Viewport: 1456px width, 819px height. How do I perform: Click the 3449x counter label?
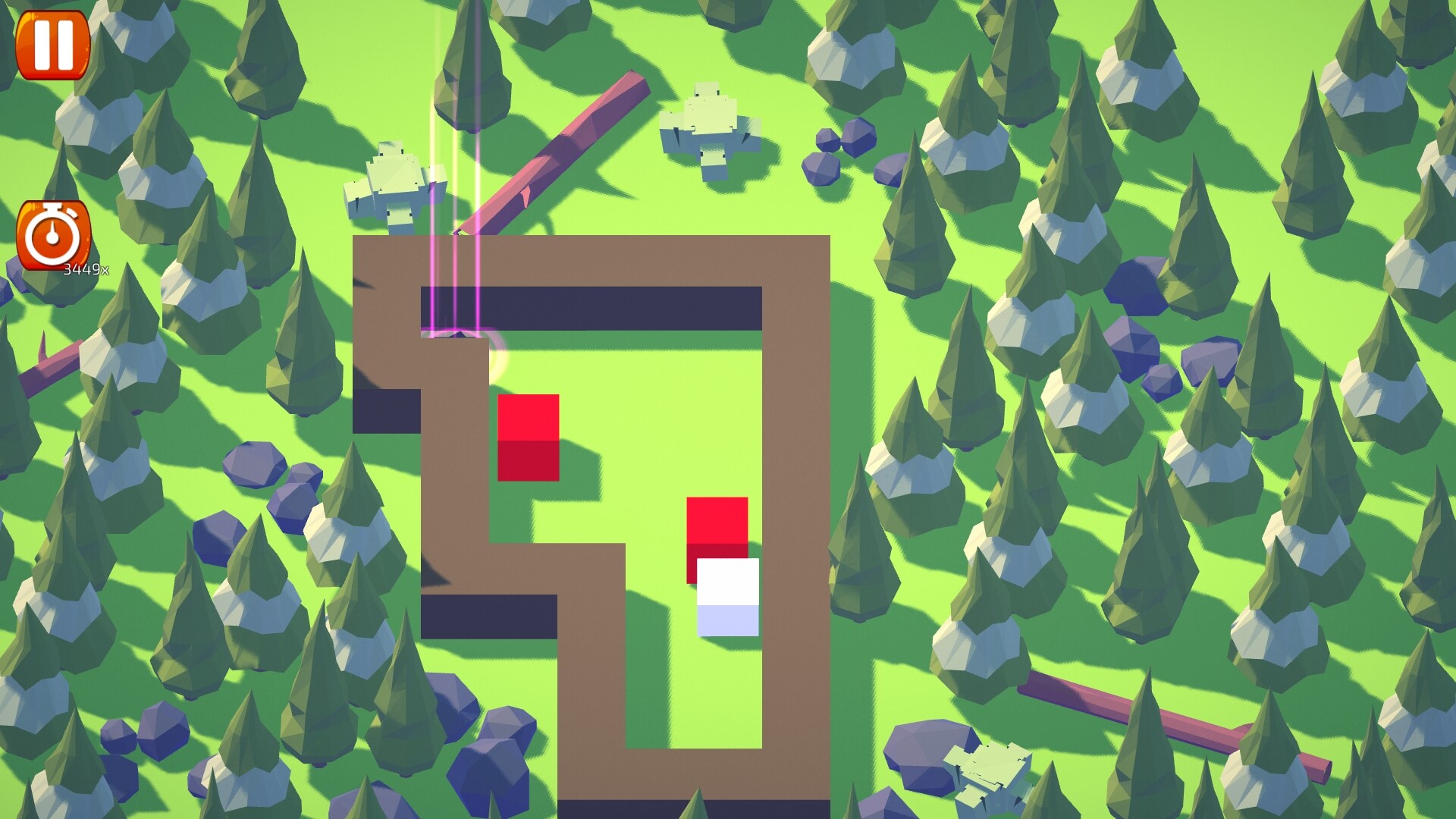86,266
